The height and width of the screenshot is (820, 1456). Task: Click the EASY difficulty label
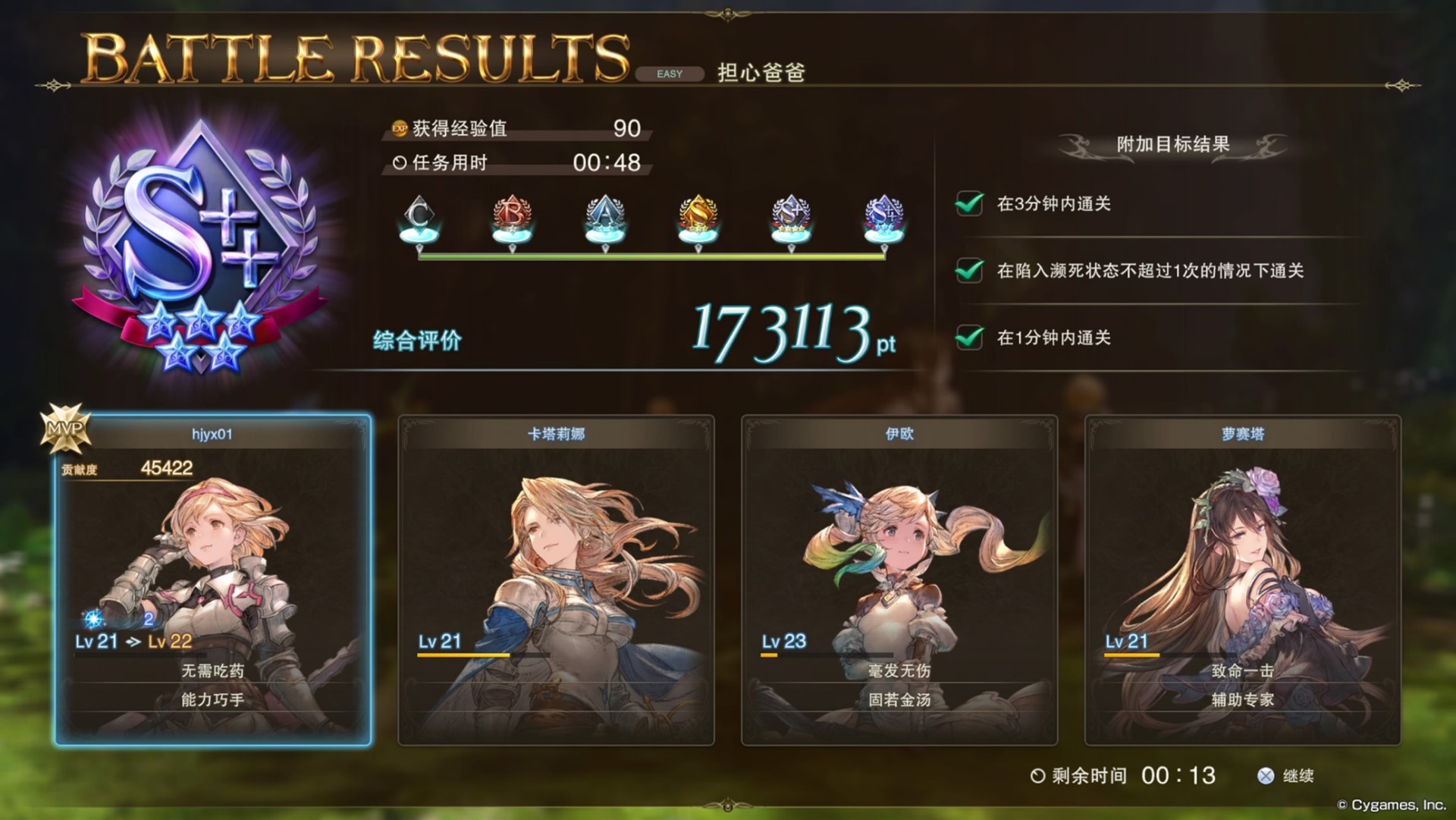point(670,74)
